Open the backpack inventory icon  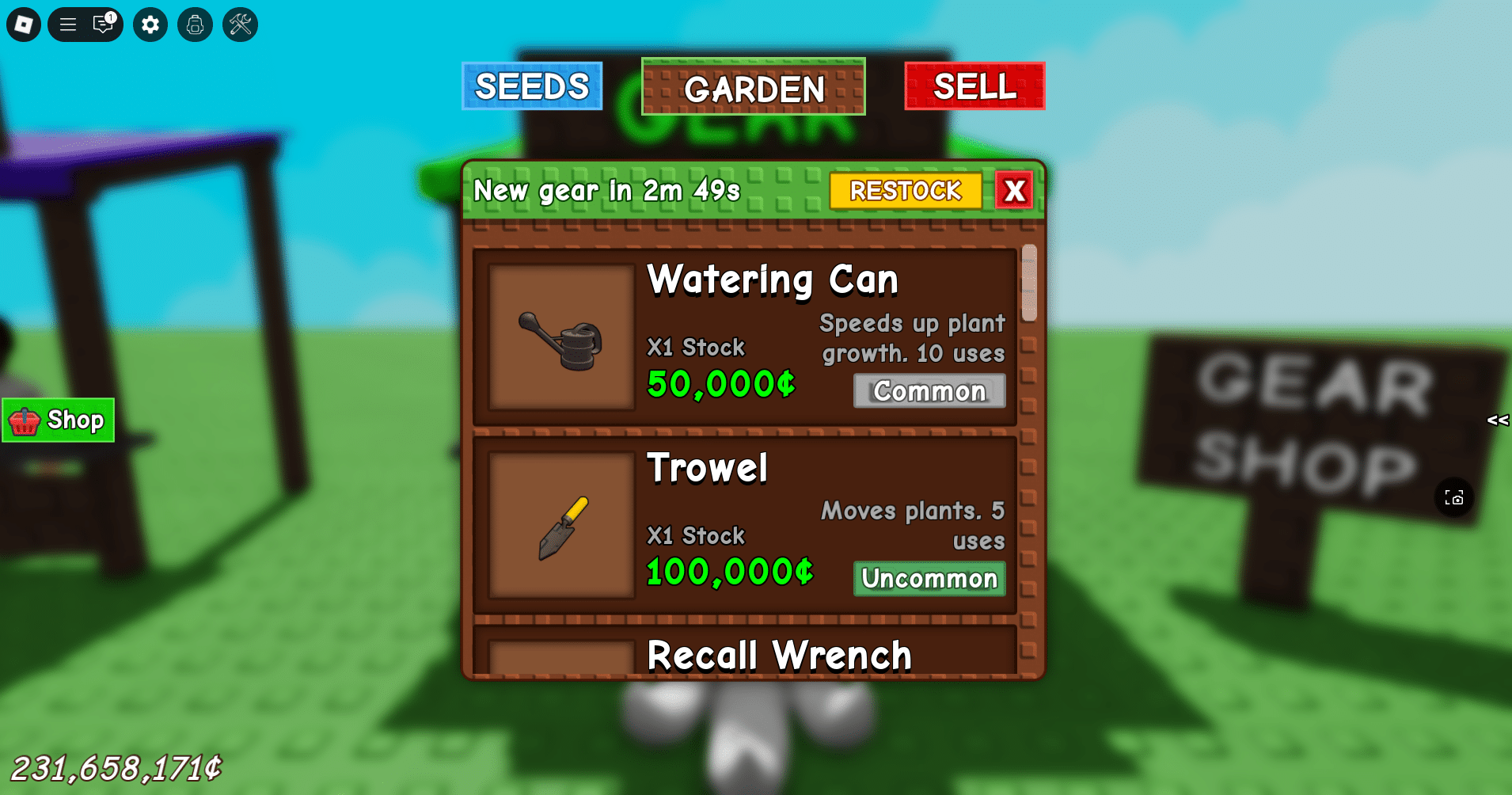point(194,25)
